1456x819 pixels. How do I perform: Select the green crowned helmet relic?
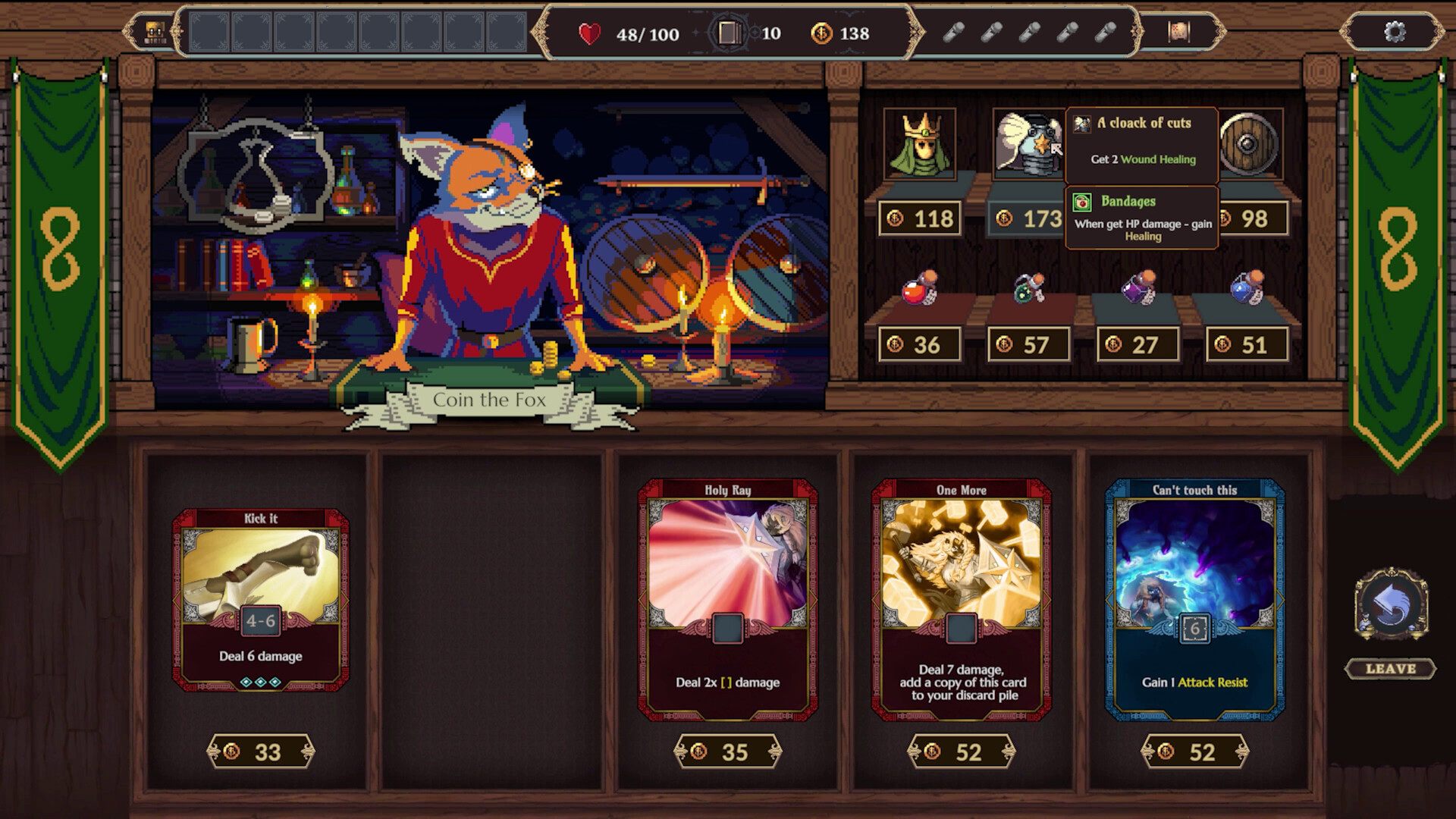[x=921, y=144]
